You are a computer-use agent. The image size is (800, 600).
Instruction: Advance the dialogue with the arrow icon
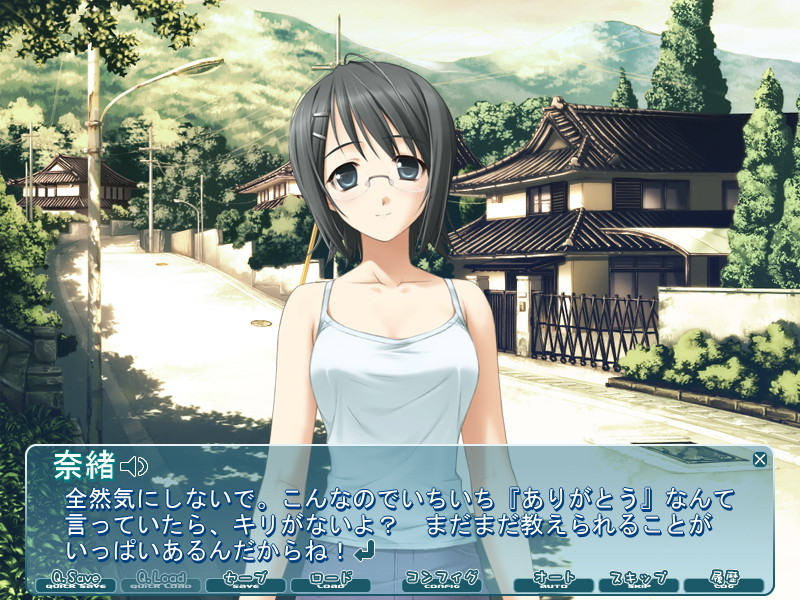[365, 549]
